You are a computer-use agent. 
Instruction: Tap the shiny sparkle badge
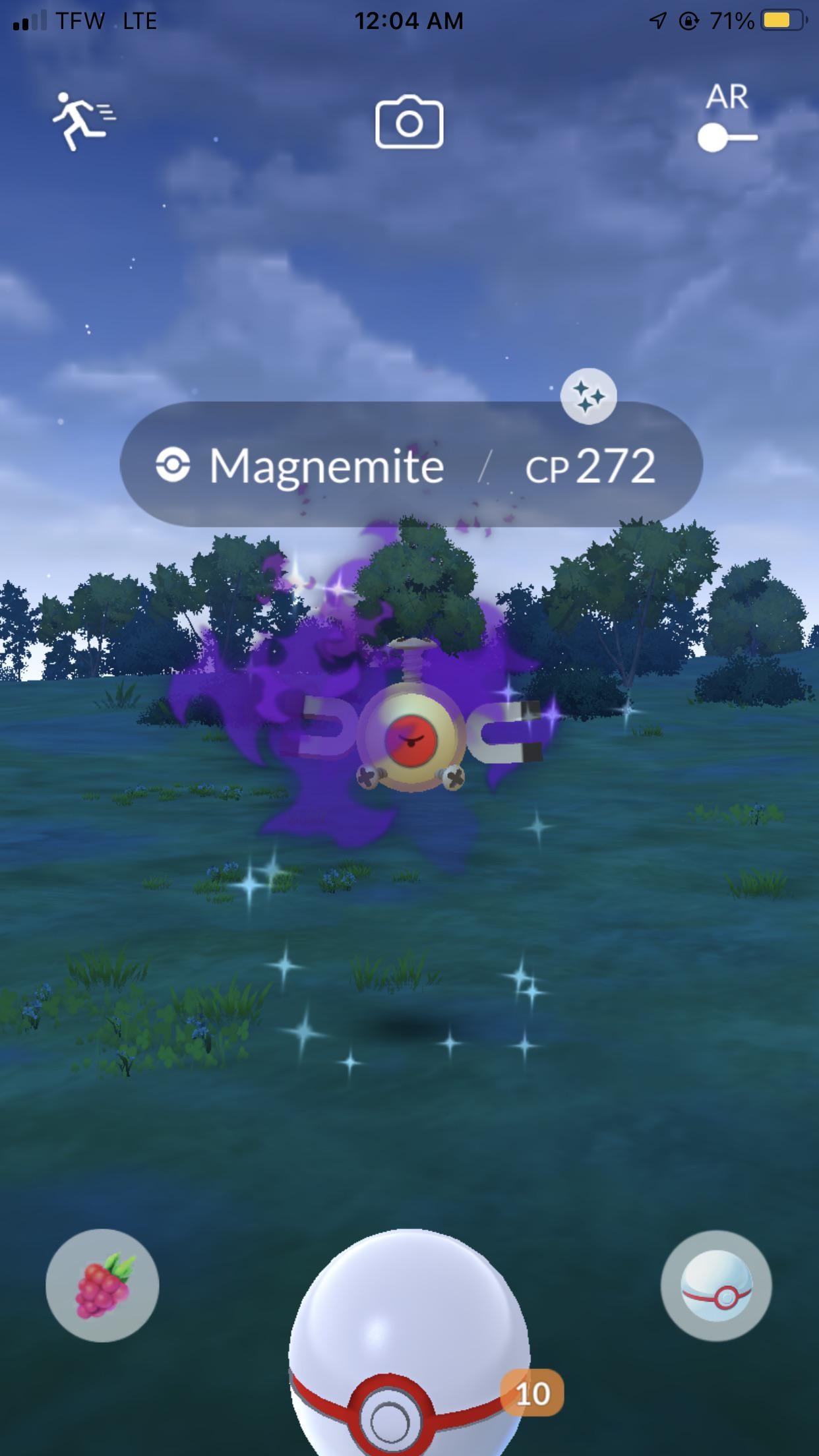click(x=588, y=396)
